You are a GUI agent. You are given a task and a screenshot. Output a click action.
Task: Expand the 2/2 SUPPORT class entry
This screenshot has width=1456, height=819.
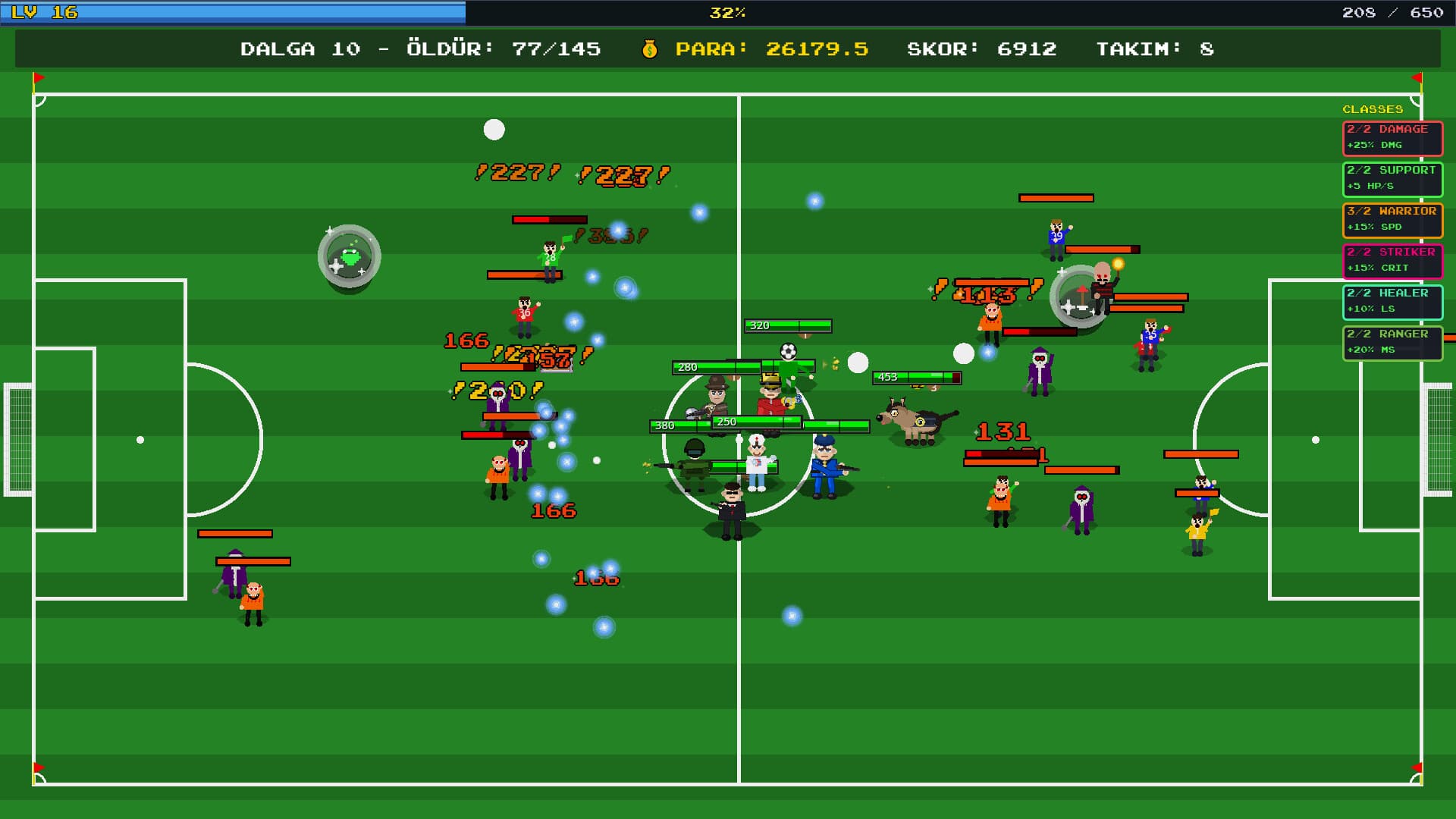tap(1392, 180)
